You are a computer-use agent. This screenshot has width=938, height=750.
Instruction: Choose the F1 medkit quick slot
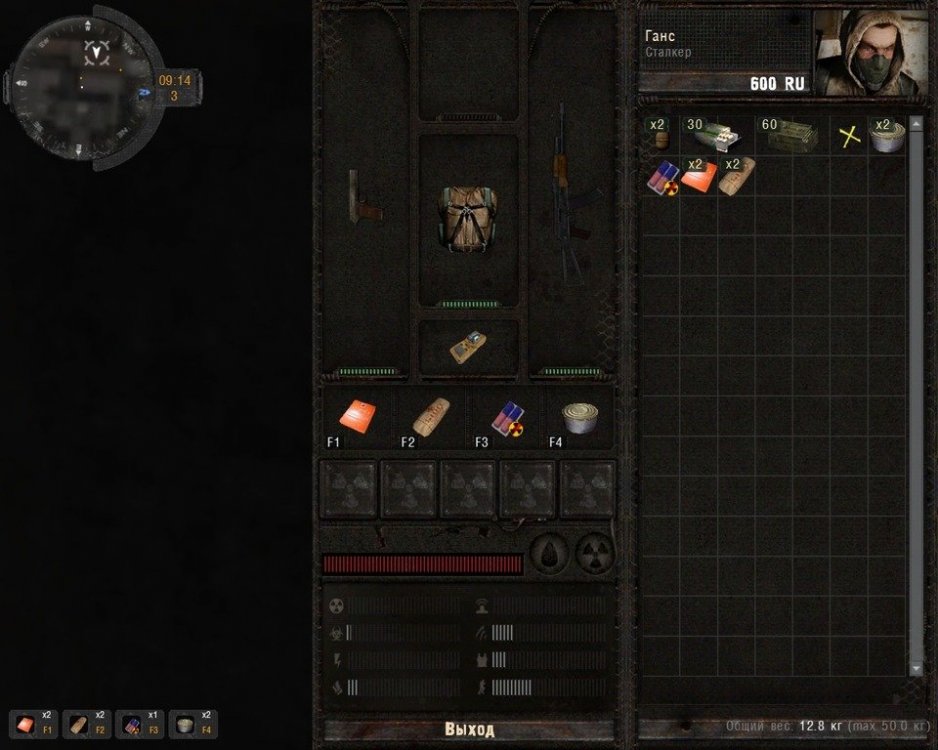click(x=358, y=417)
